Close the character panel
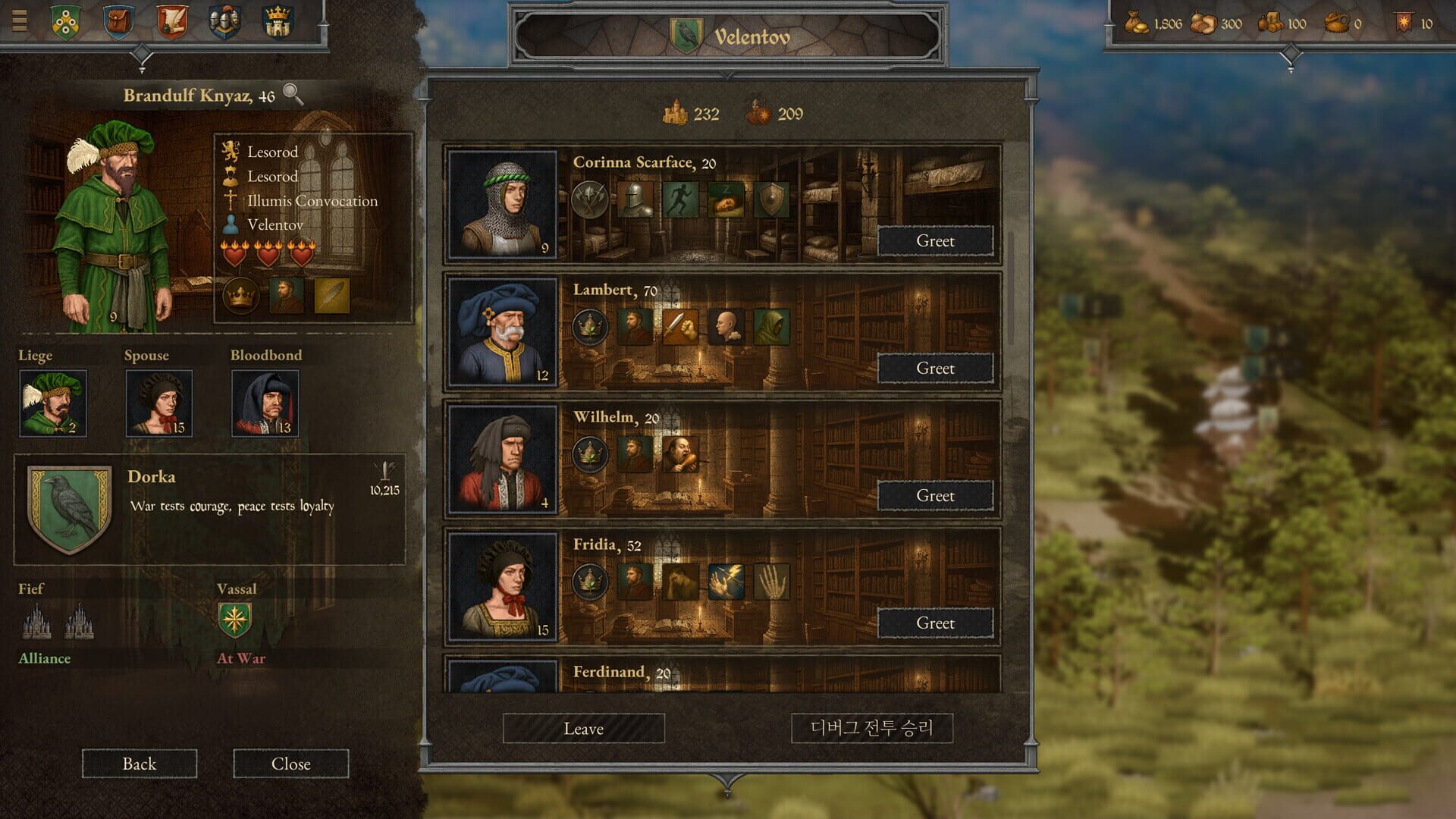The image size is (1456, 819). 290,764
